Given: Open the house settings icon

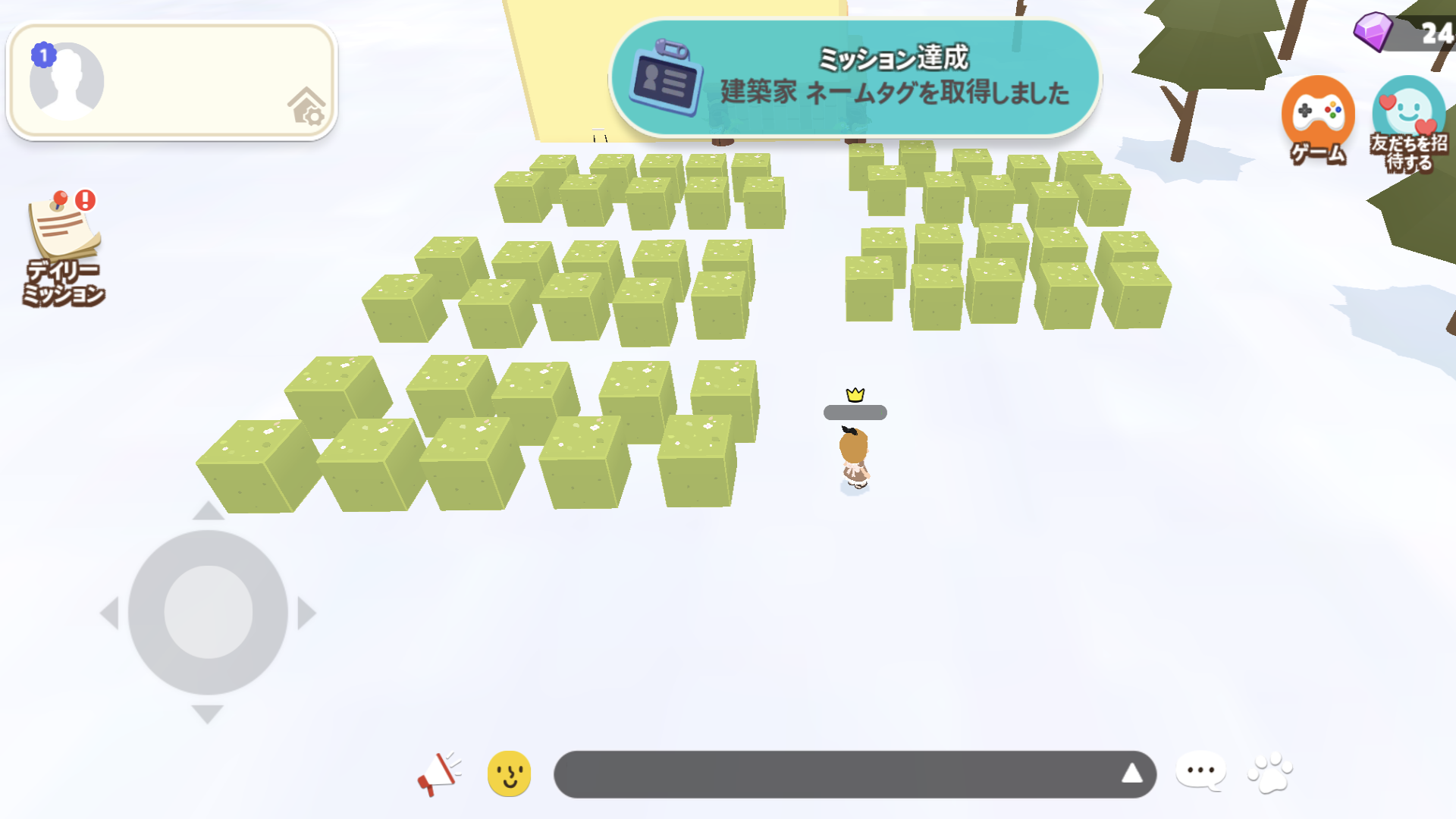Looking at the screenshot, I should [x=306, y=106].
